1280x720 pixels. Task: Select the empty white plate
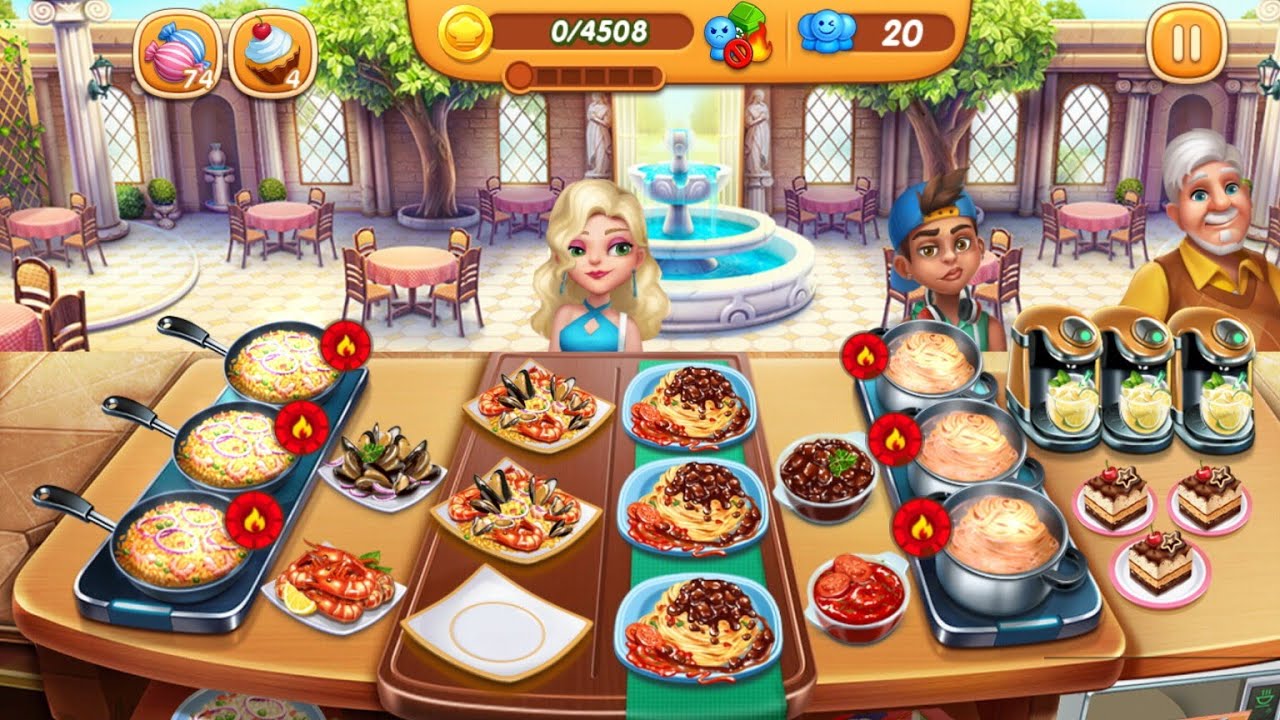point(496,621)
